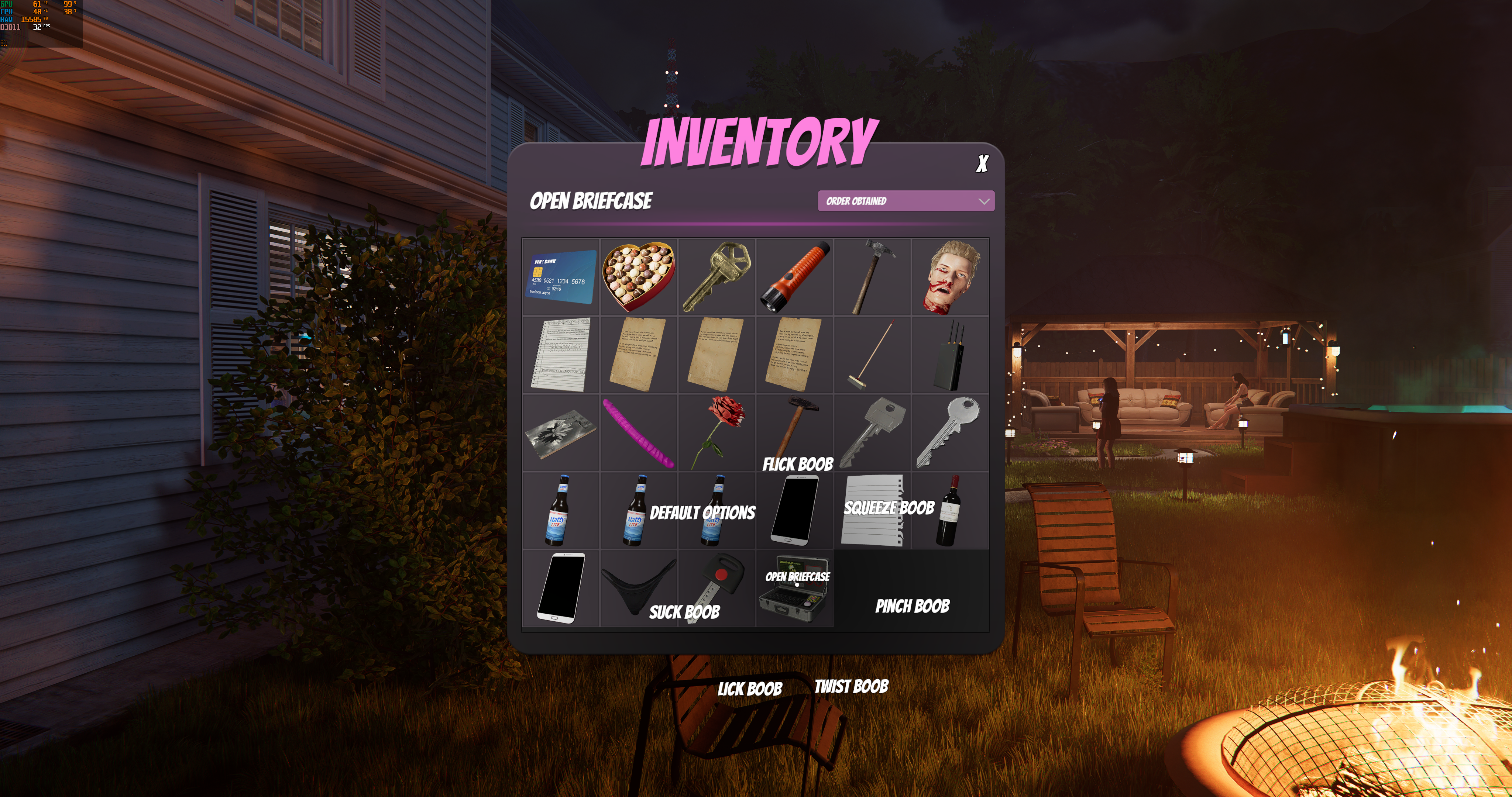Select the claw hammer item
This screenshot has width=1512, height=797.
pos(872,277)
